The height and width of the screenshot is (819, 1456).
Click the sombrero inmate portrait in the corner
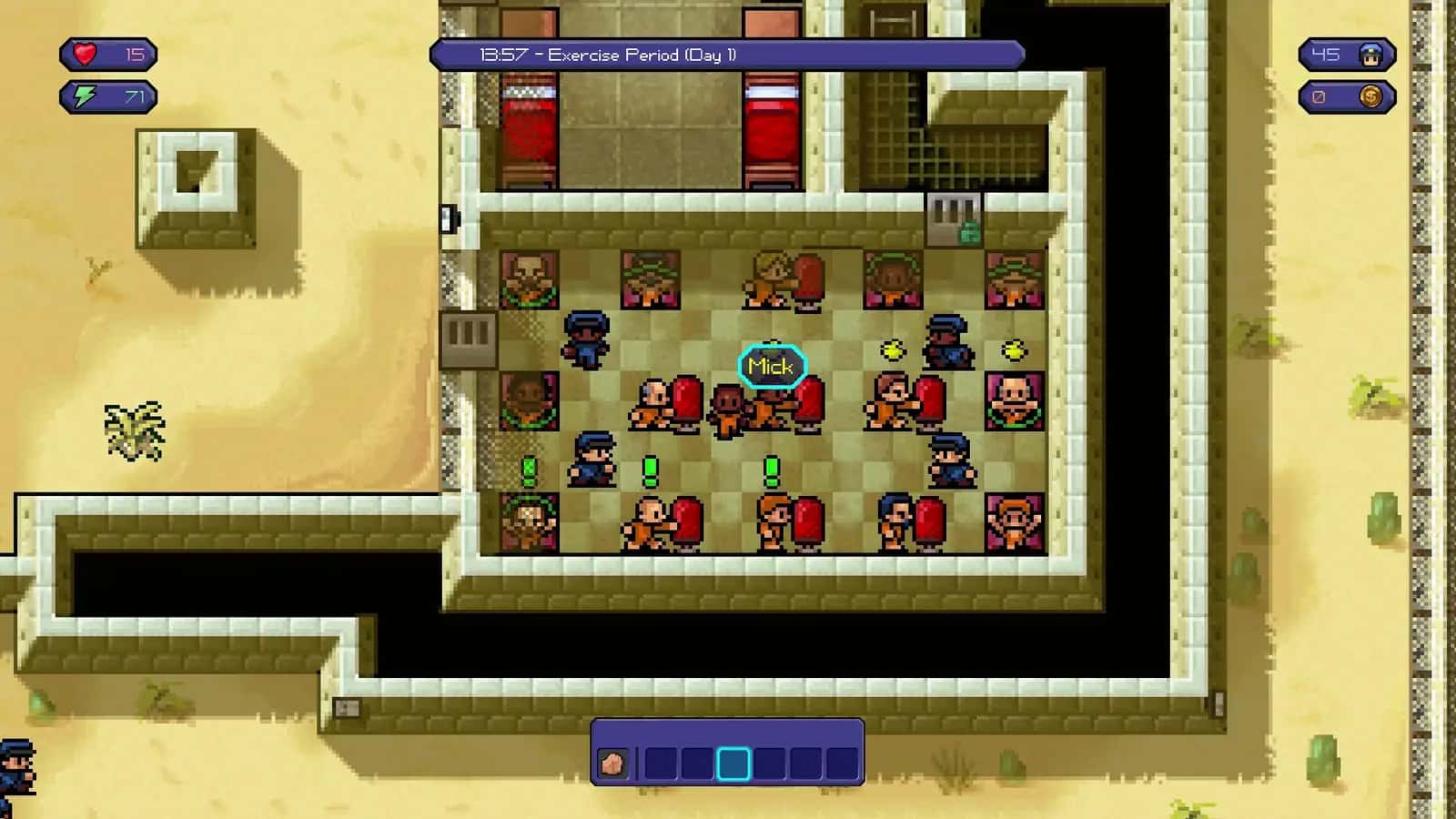click(1013, 276)
